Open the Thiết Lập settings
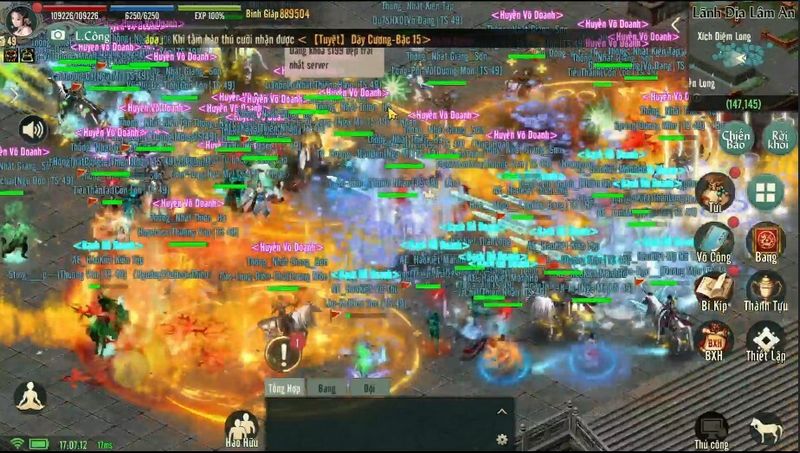 (x=765, y=341)
